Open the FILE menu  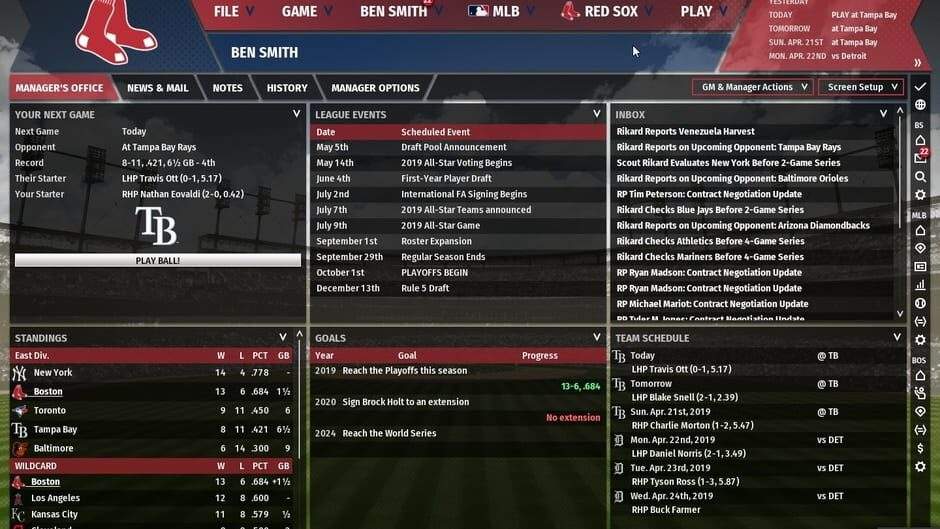234,12
